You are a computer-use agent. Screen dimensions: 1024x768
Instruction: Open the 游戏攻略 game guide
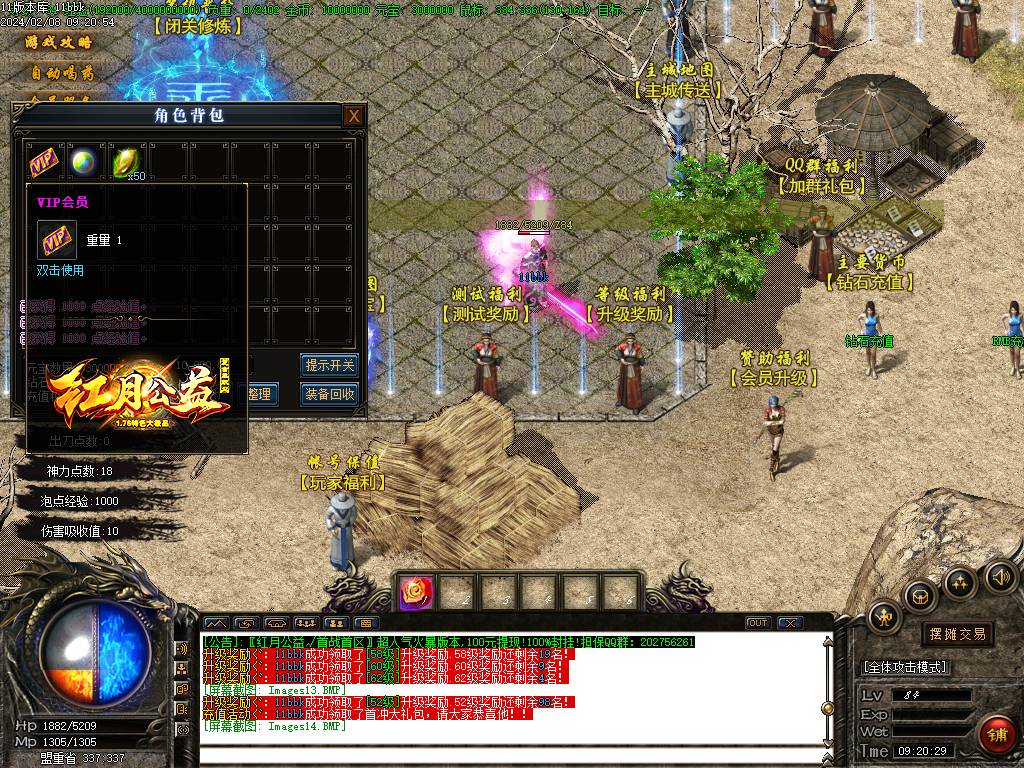tap(60, 43)
